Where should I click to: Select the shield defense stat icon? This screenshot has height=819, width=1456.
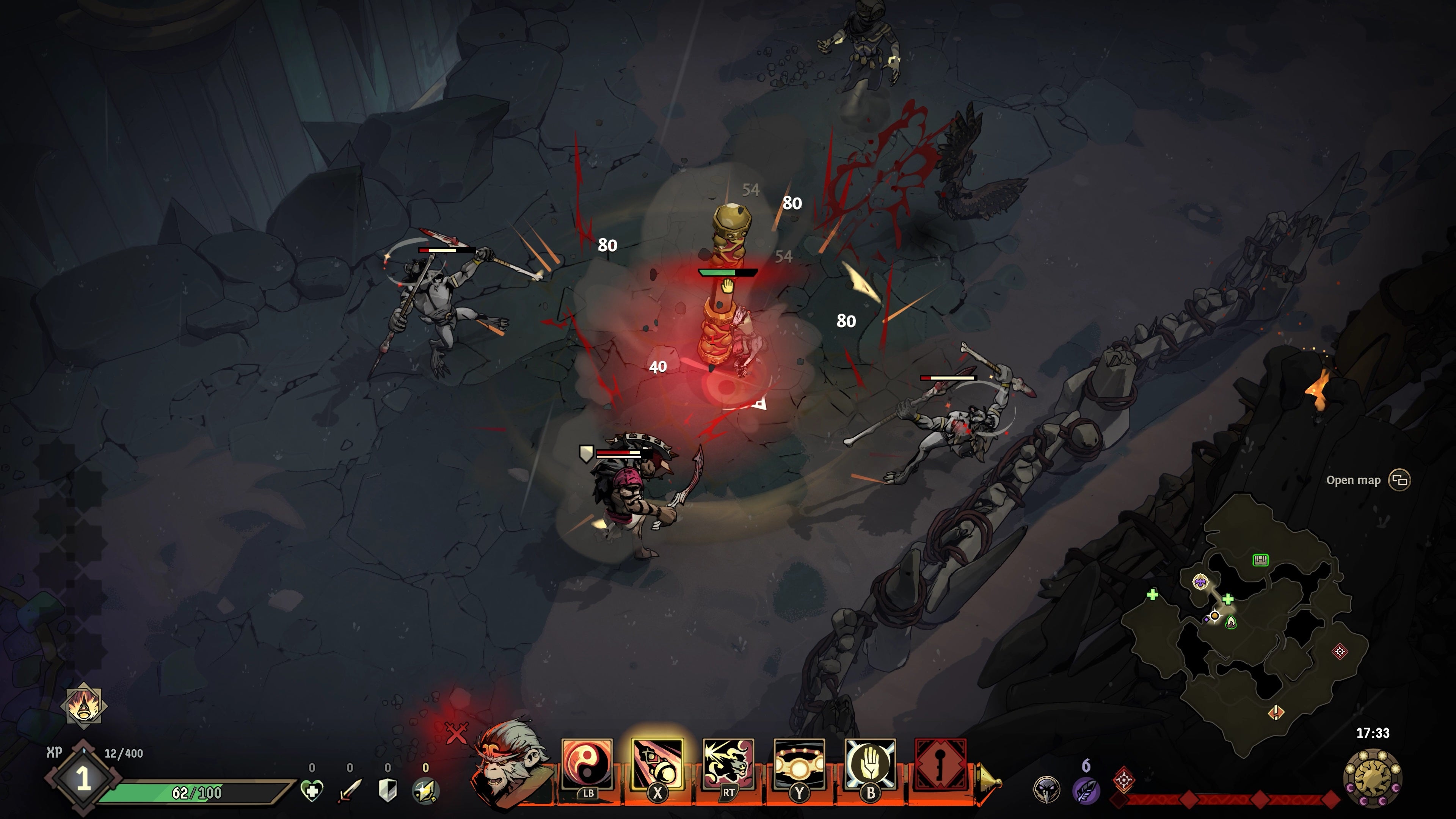click(388, 790)
